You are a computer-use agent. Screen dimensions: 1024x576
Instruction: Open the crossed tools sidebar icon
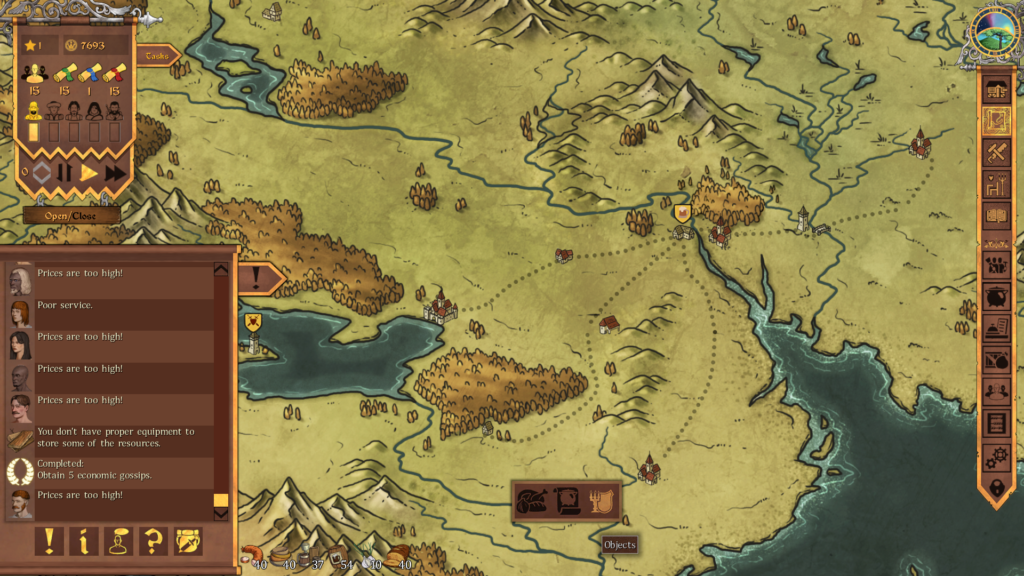pyautogui.click(x=996, y=153)
